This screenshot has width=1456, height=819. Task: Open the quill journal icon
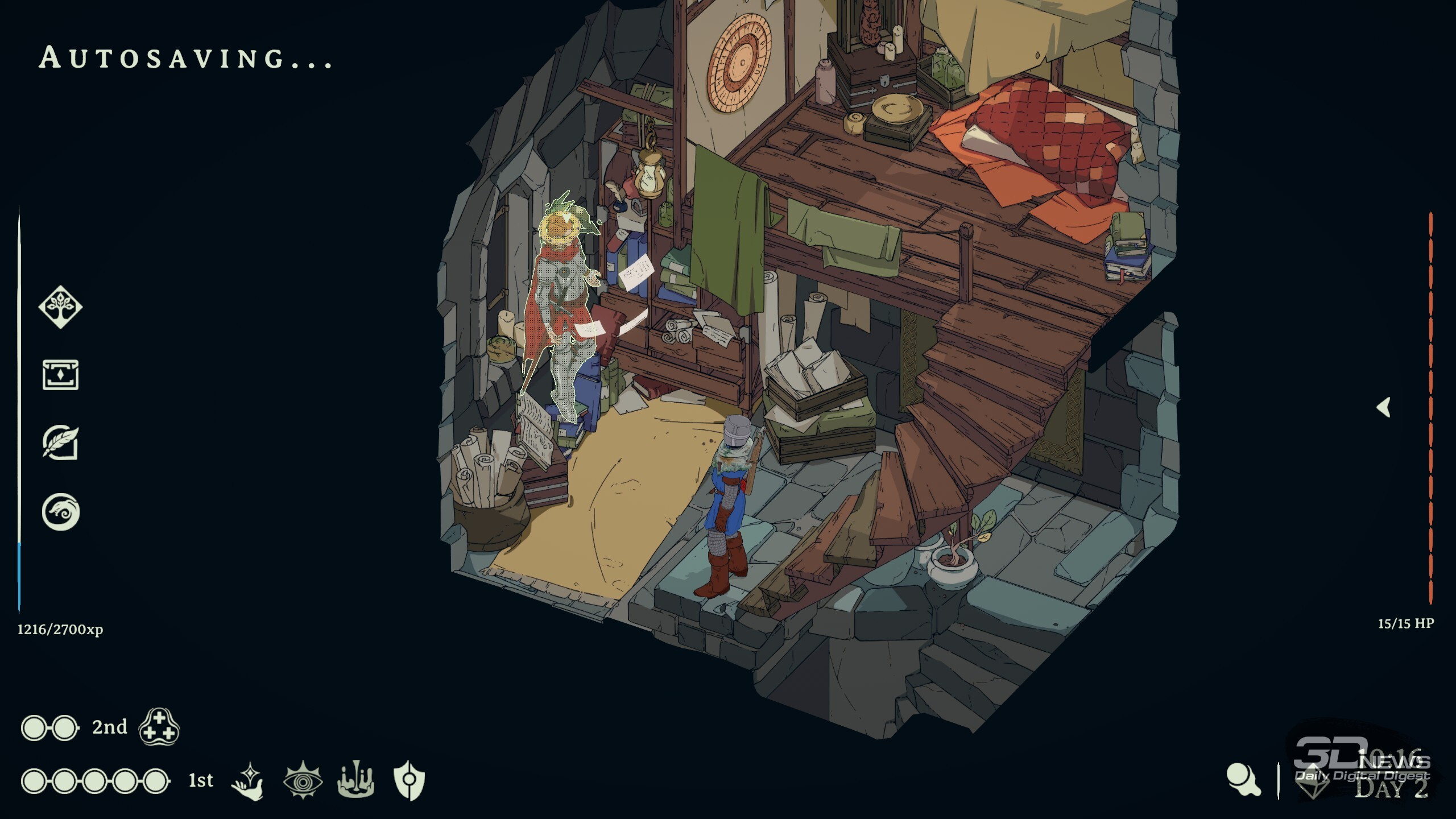tap(60, 443)
